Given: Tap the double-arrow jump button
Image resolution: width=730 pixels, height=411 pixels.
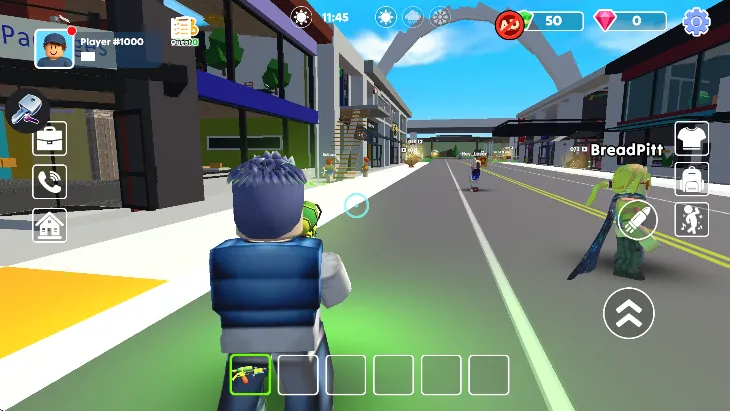Looking at the screenshot, I should point(629,313).
